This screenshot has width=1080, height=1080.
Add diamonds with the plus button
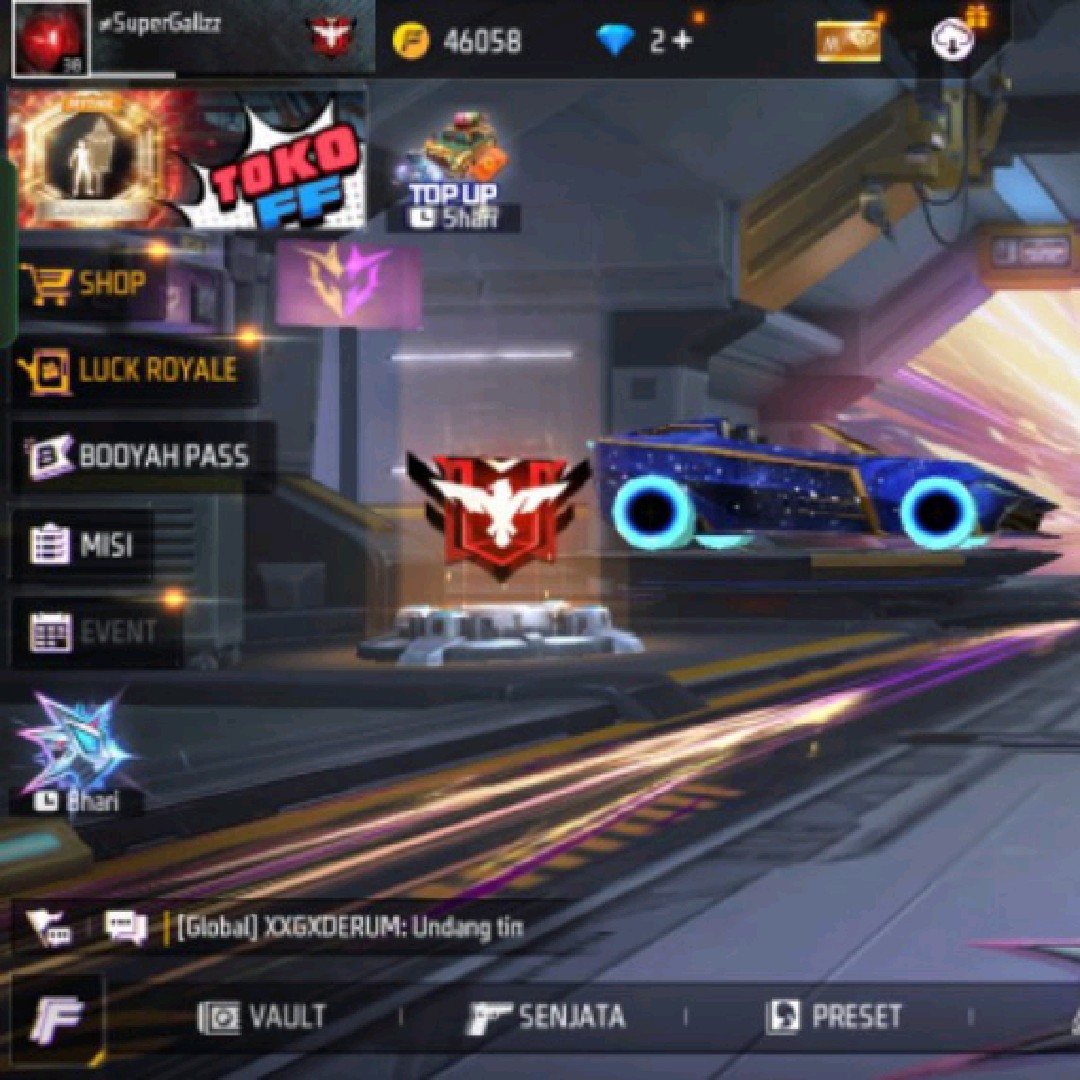click(683, 41)
